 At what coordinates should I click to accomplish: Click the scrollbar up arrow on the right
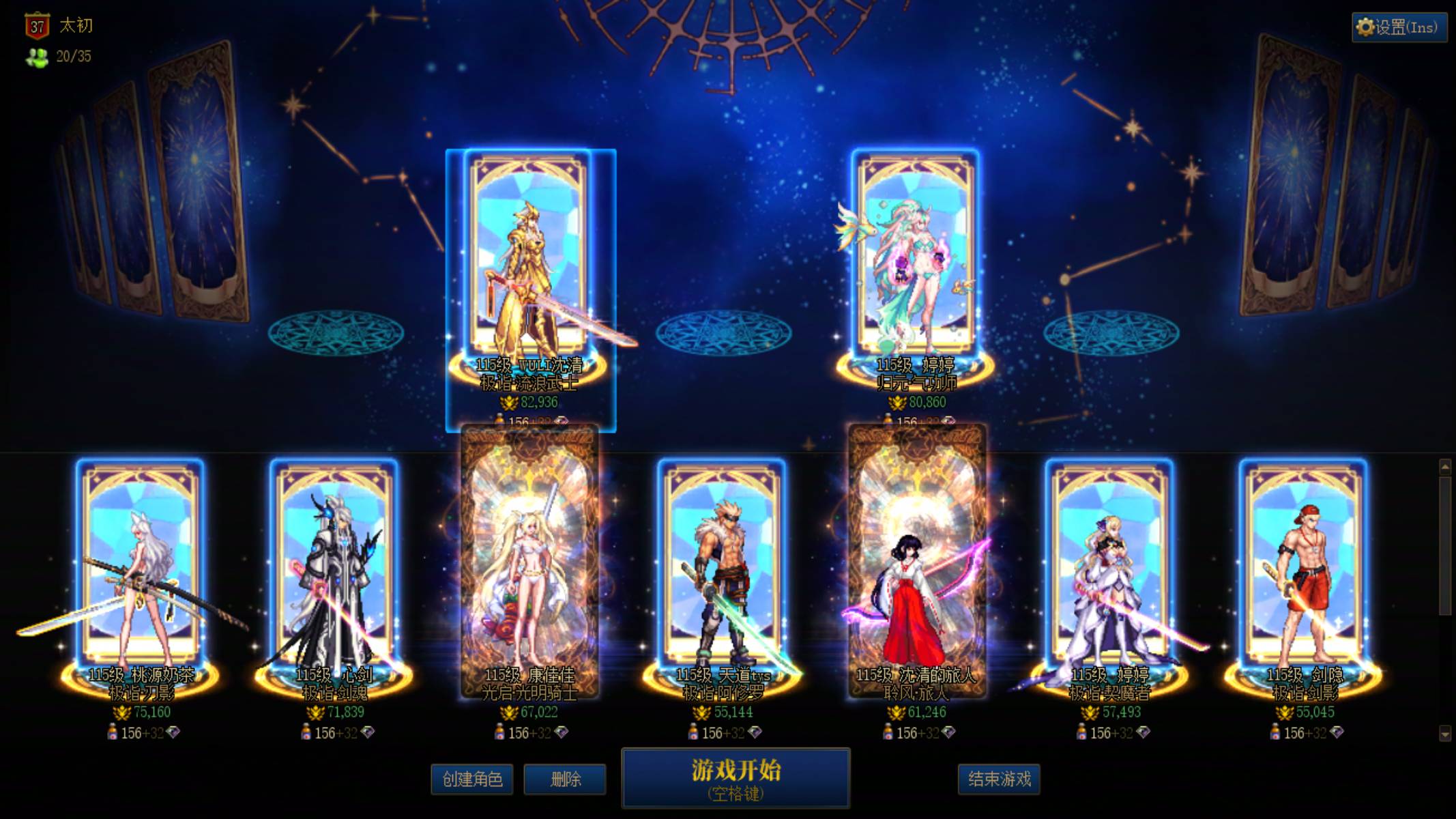(1444, 467)
